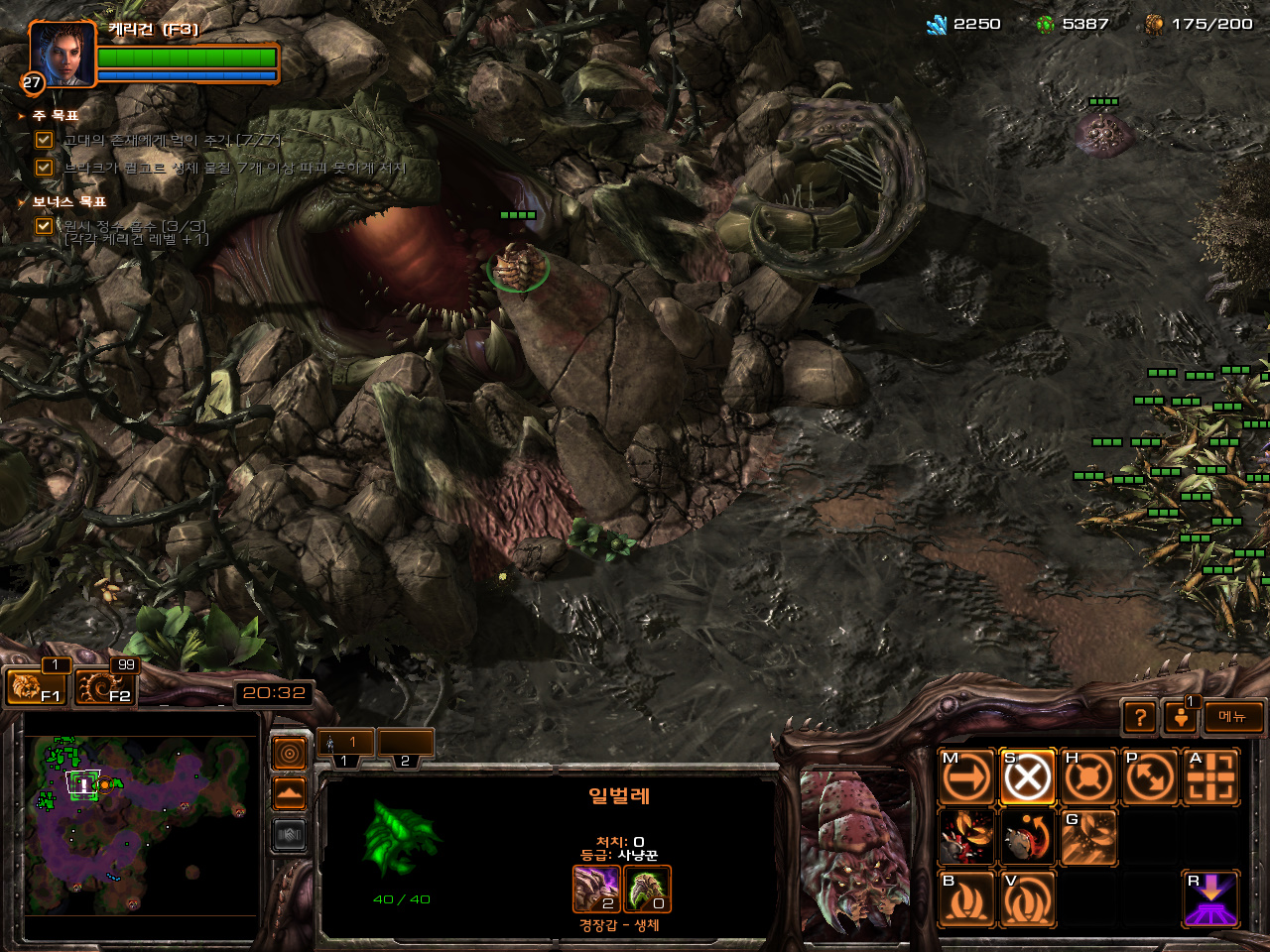Use the purple Burrow ability
Image resolution: width=1270 pixels, height=952 pixels.
pyautogui.click(x=1210, y=898)
